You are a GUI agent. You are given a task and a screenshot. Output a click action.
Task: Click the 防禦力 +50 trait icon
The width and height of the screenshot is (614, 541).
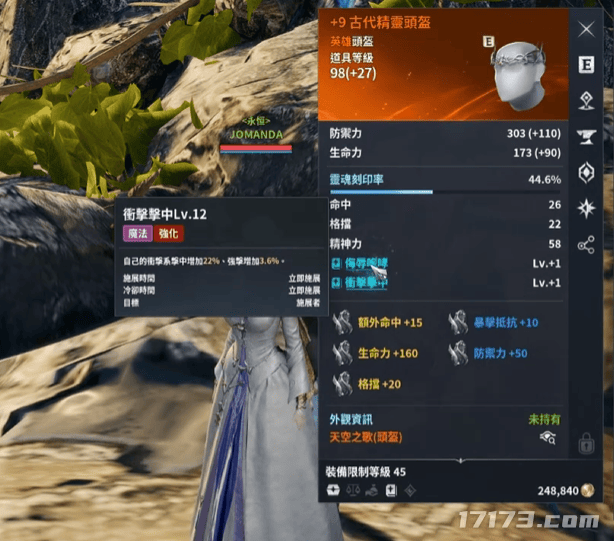[458, 353]
